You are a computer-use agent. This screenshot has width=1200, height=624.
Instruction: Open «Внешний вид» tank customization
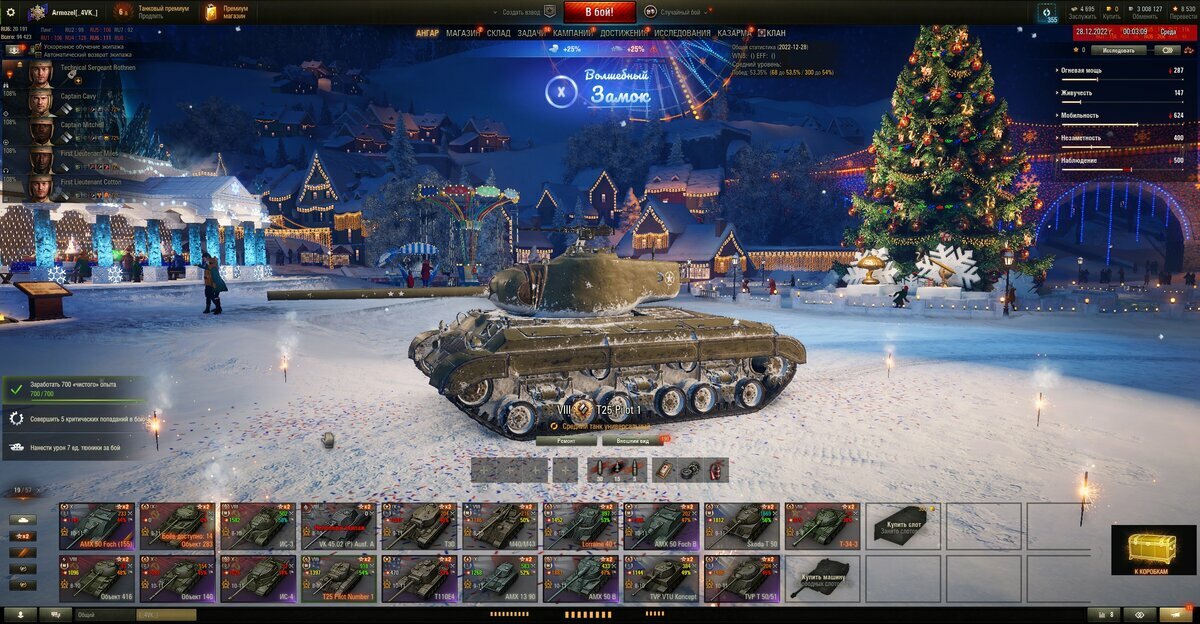(633, 440)
